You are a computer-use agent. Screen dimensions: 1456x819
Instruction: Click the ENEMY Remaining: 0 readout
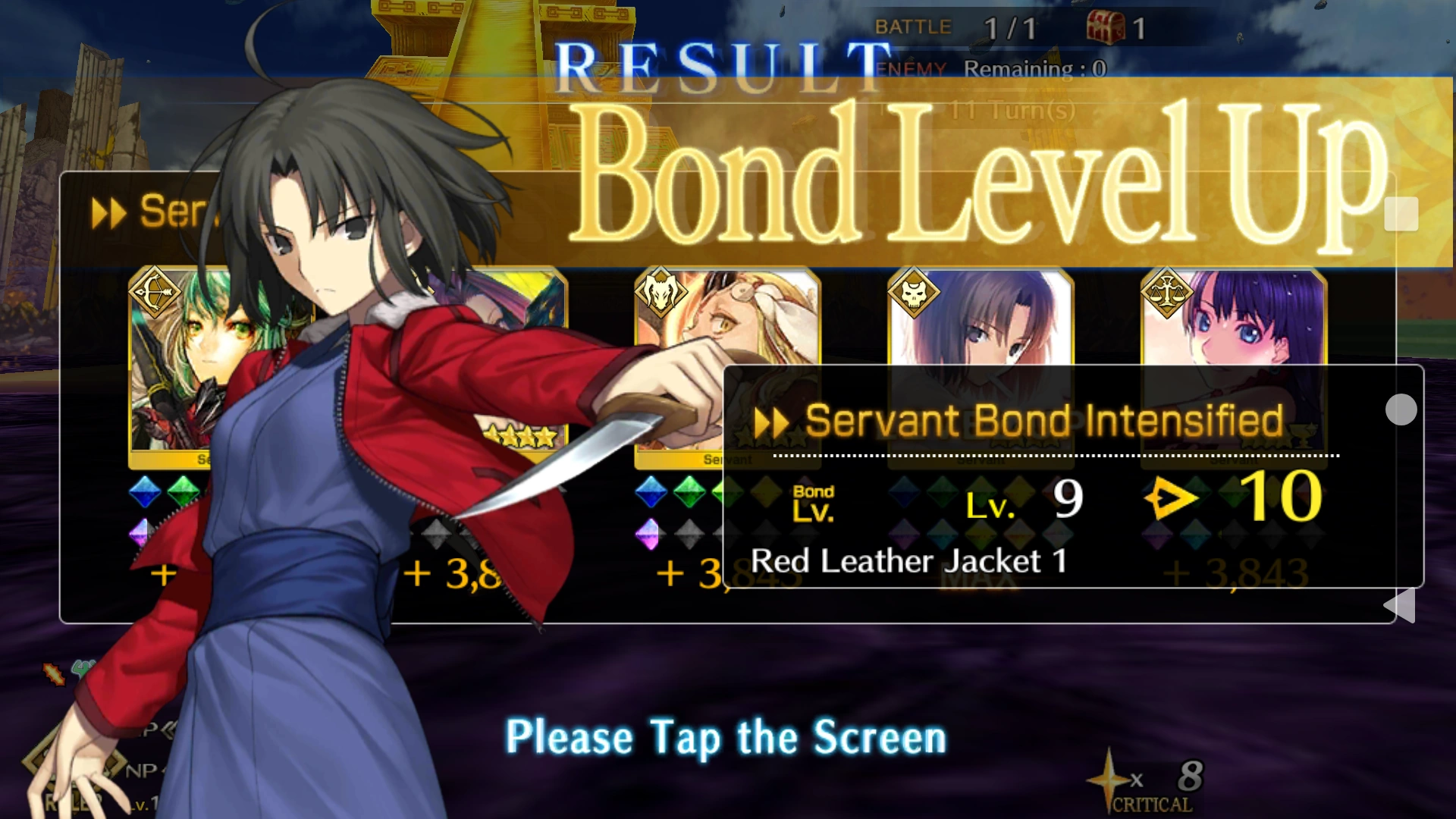[x=993, y=68]
